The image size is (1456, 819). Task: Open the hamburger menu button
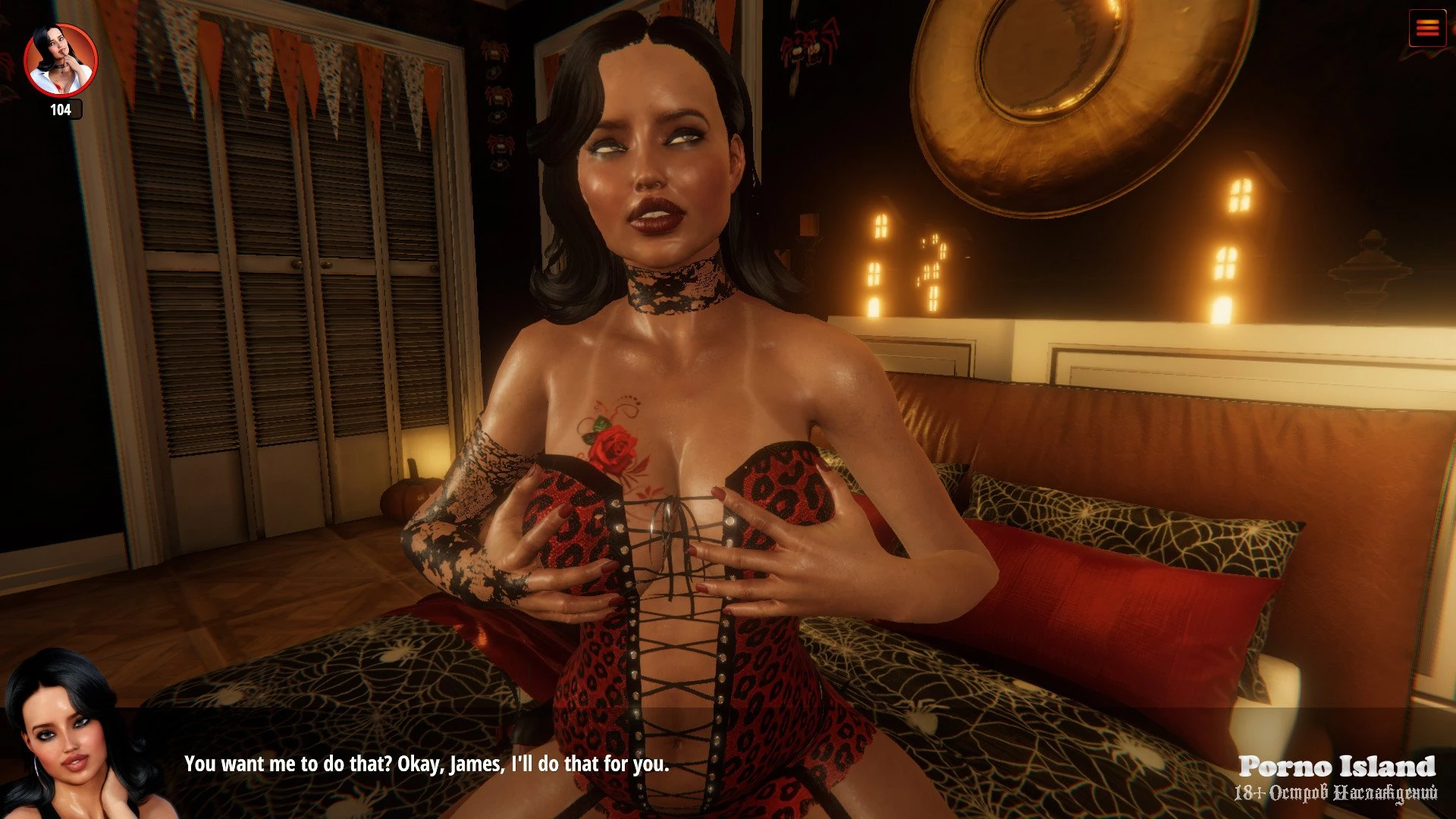tap(1426, 28)
